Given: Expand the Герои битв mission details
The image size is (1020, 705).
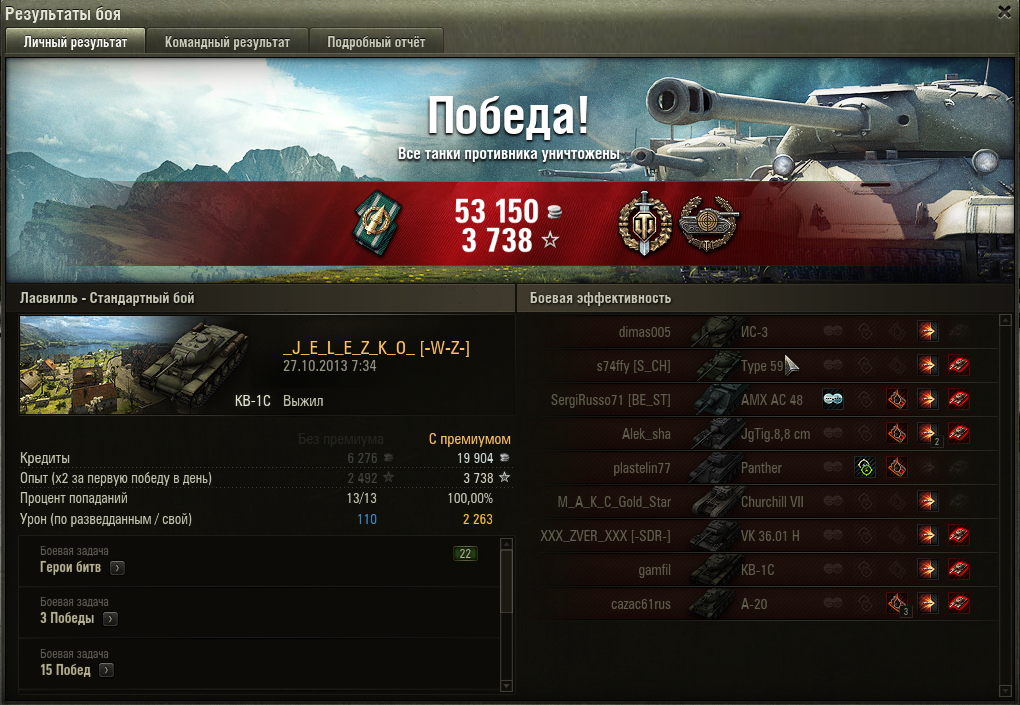Looking at the screenshot, I should click(x=117, y=568).
